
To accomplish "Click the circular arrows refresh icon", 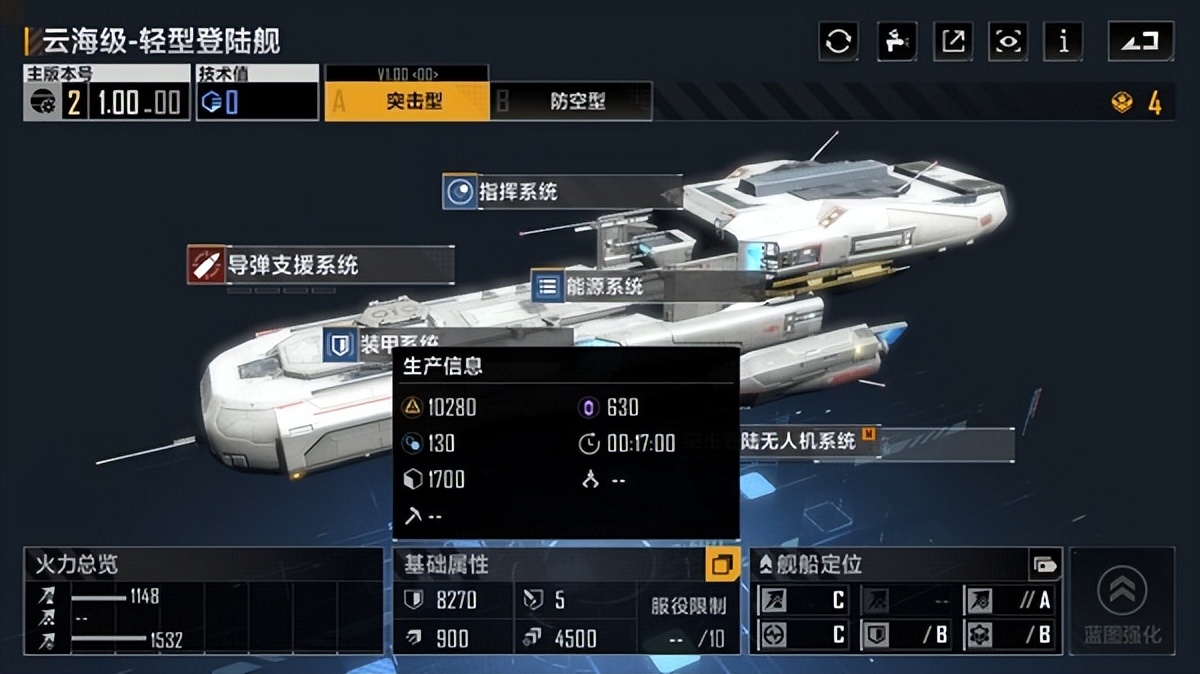I will point(838,42).
